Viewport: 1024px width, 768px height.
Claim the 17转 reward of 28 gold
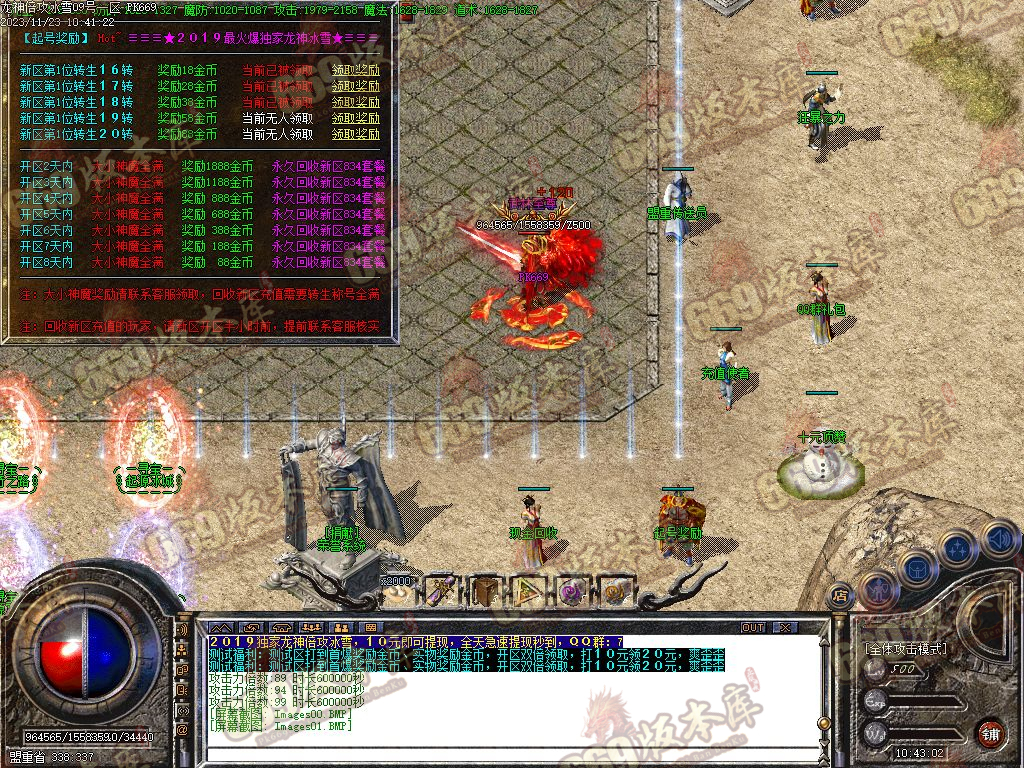[x=356, y=86]
